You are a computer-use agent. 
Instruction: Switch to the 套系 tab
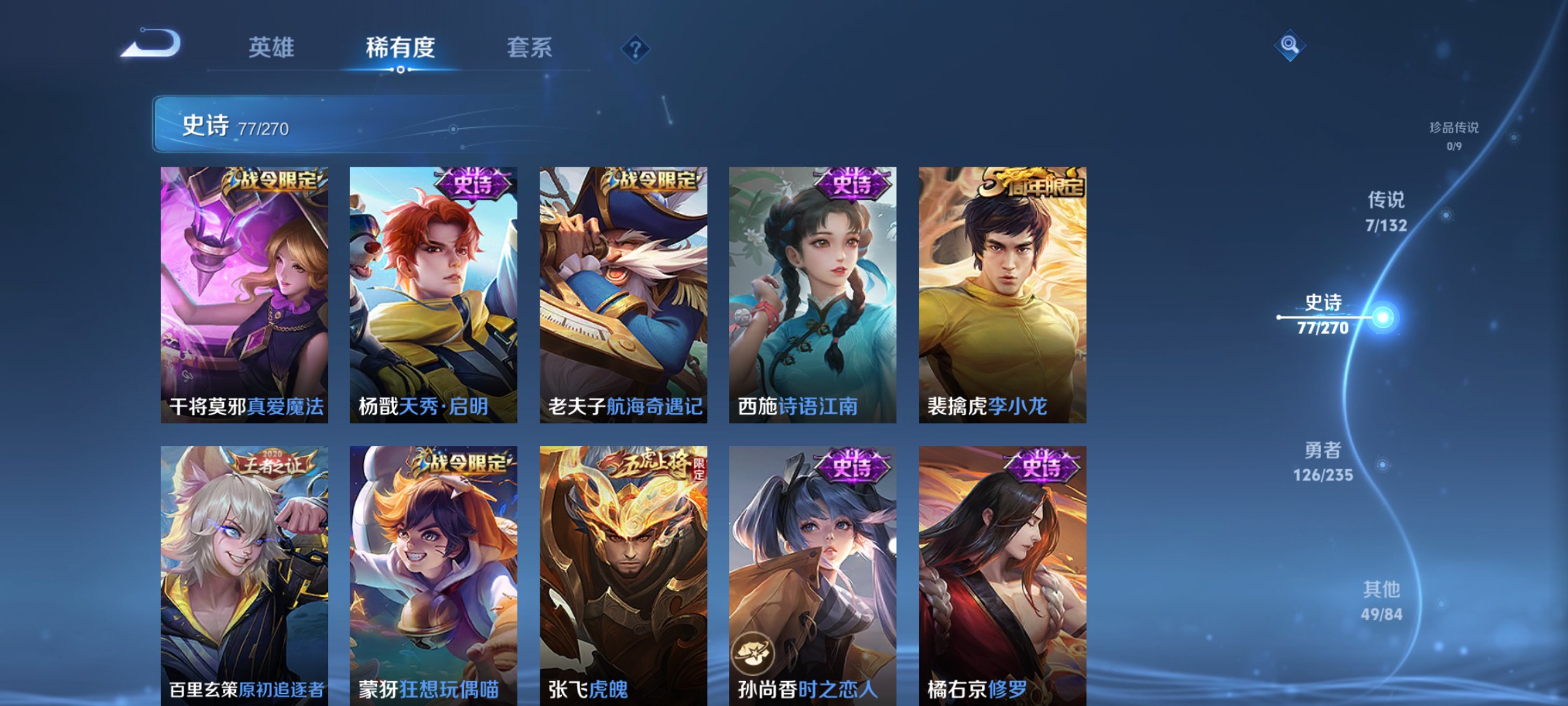pyautogui.click(x=529, y=47)
